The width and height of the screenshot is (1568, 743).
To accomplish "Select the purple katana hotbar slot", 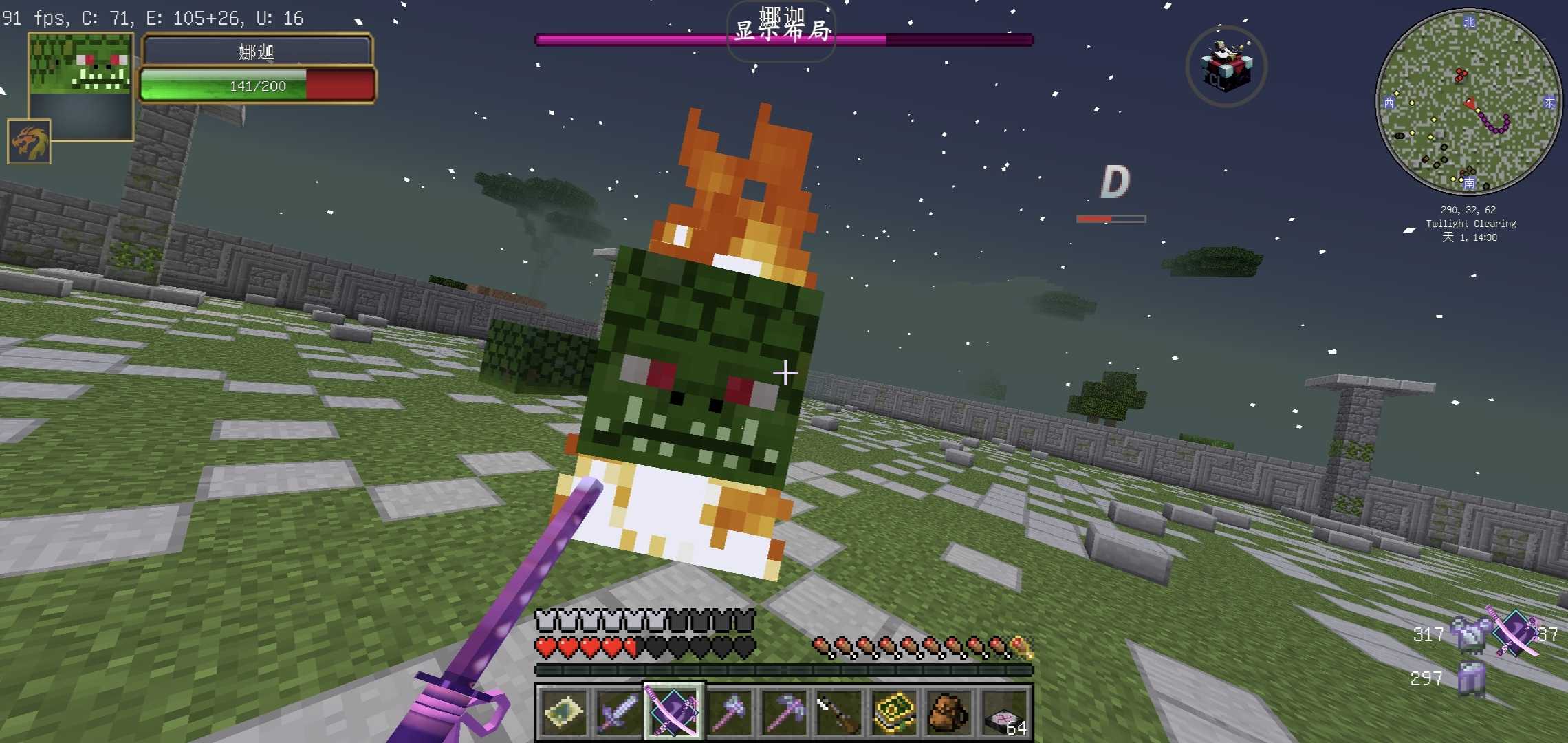I will pyautogui.click(x=673, y=712).
